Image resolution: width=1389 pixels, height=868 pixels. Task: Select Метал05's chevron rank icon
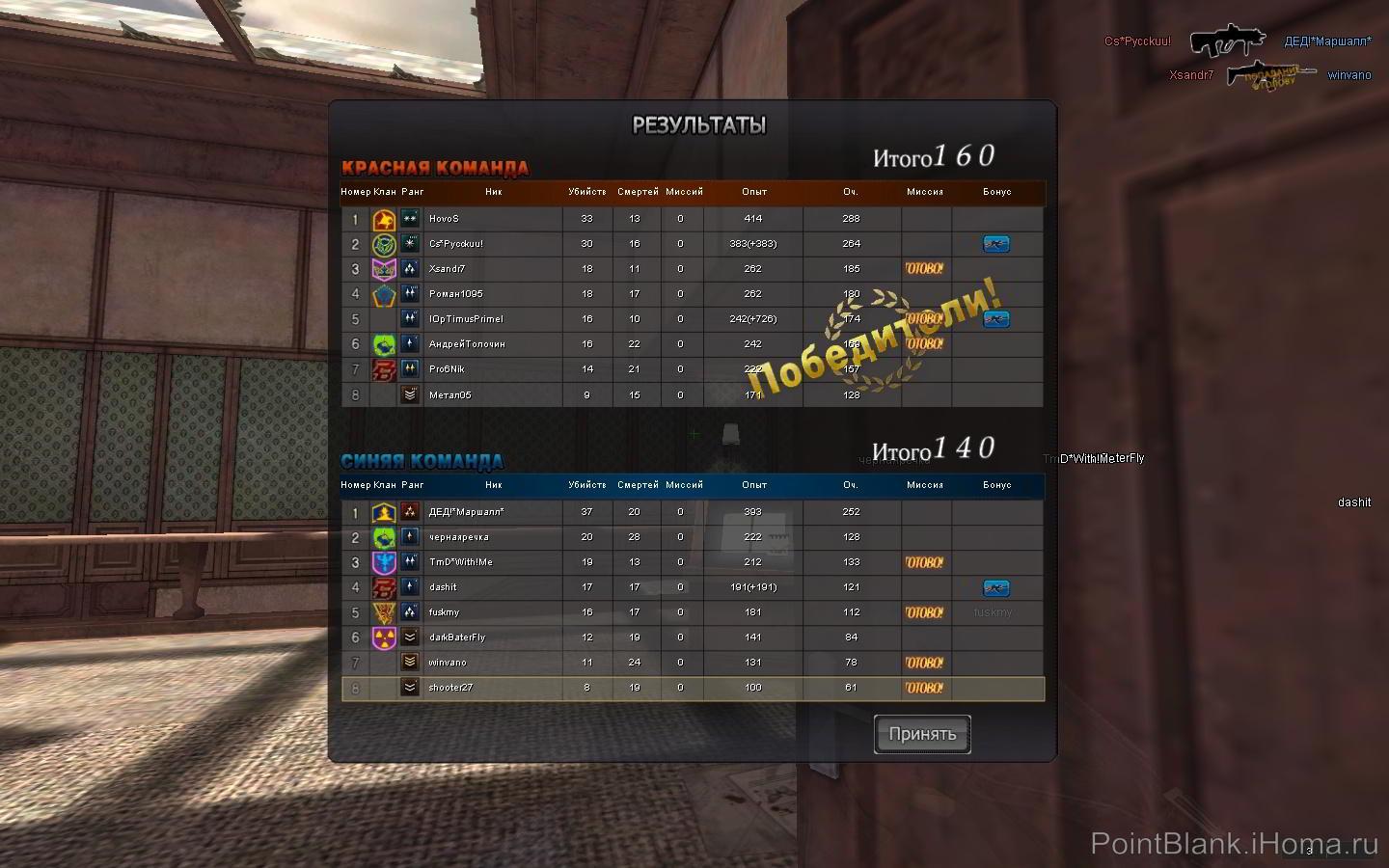410,394
